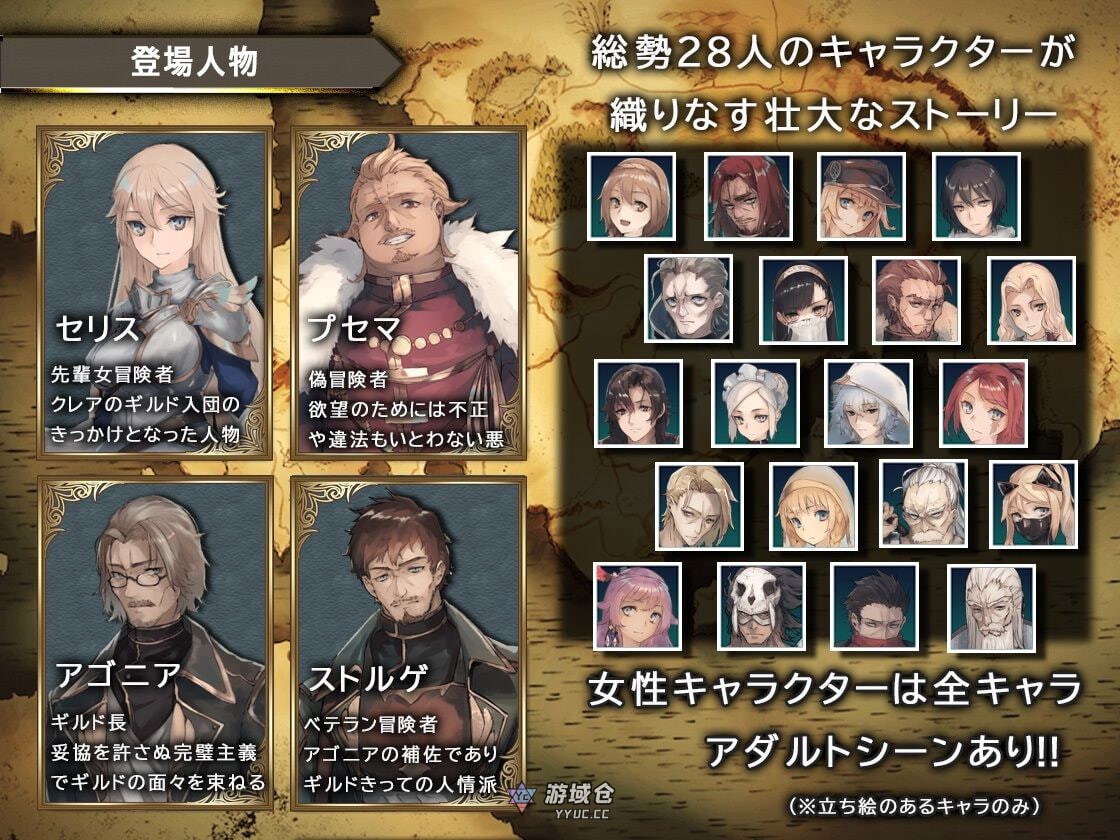Choose the cat-eared masked blonde portrait
The image size is (1120, 840).
pyautogui.click(x=1033, y=504)
